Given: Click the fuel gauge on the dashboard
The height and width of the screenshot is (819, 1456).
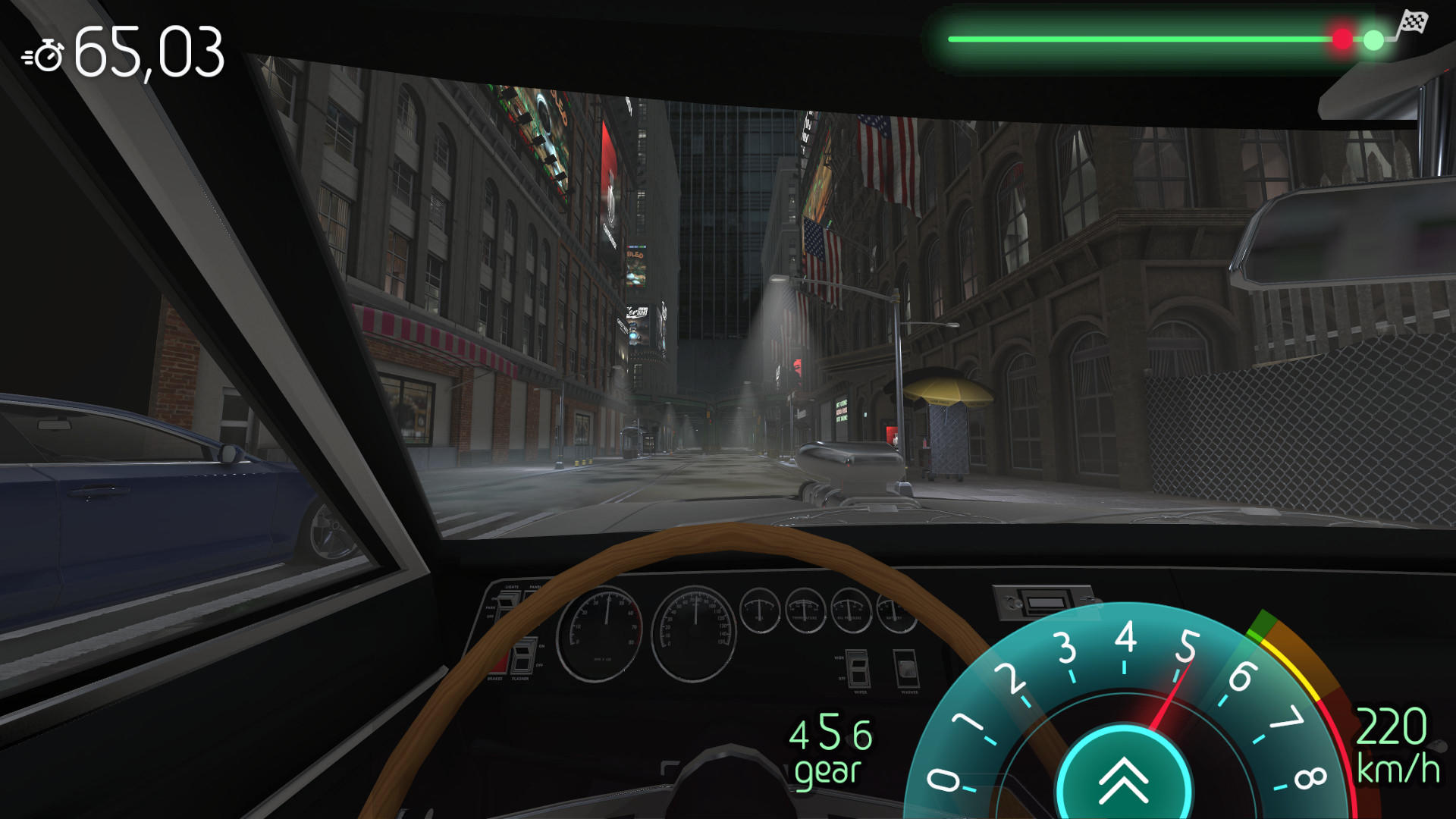Looking at the screenshot, I should point(760,610).
